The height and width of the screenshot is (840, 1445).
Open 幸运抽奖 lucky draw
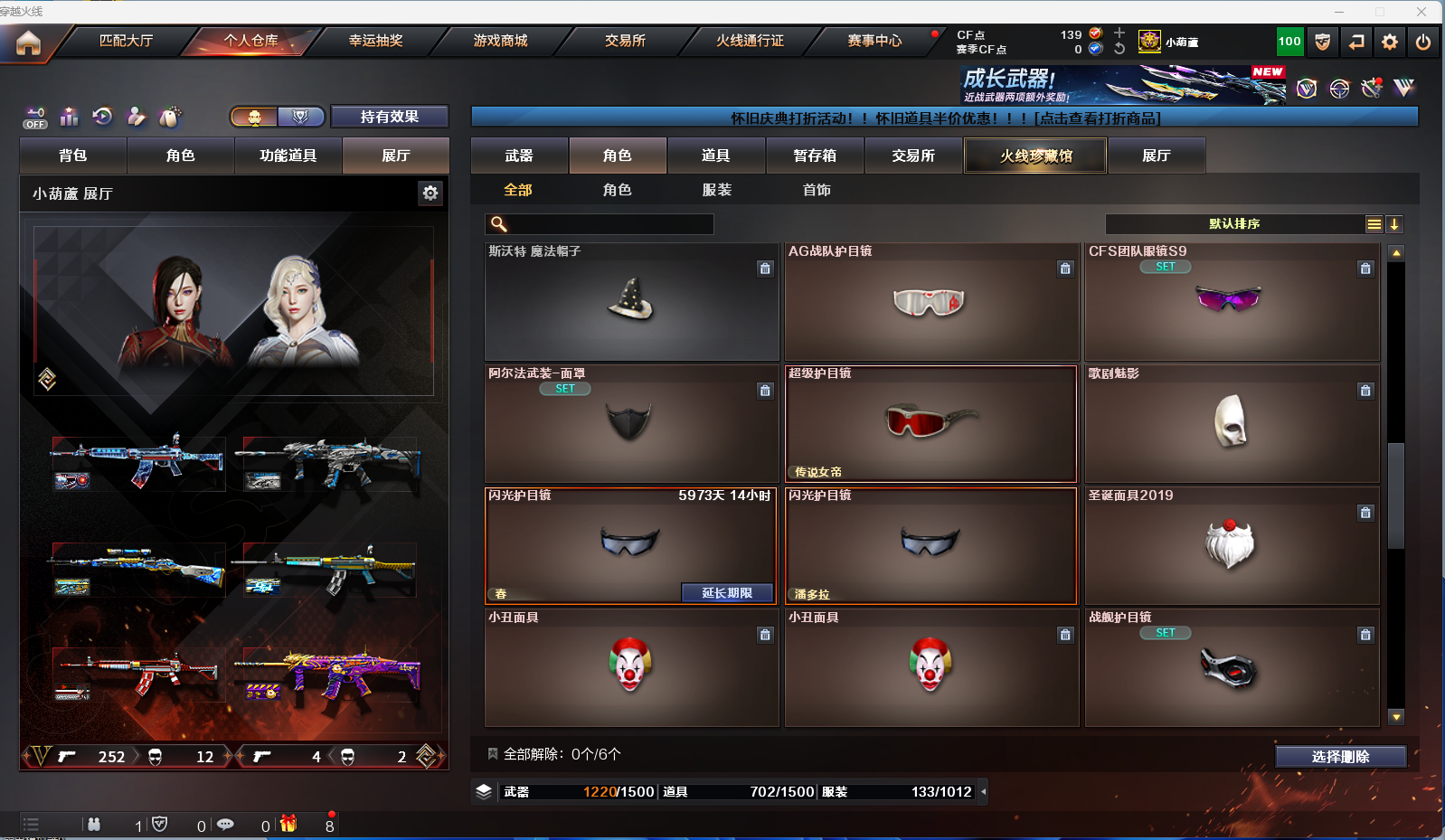375,41
